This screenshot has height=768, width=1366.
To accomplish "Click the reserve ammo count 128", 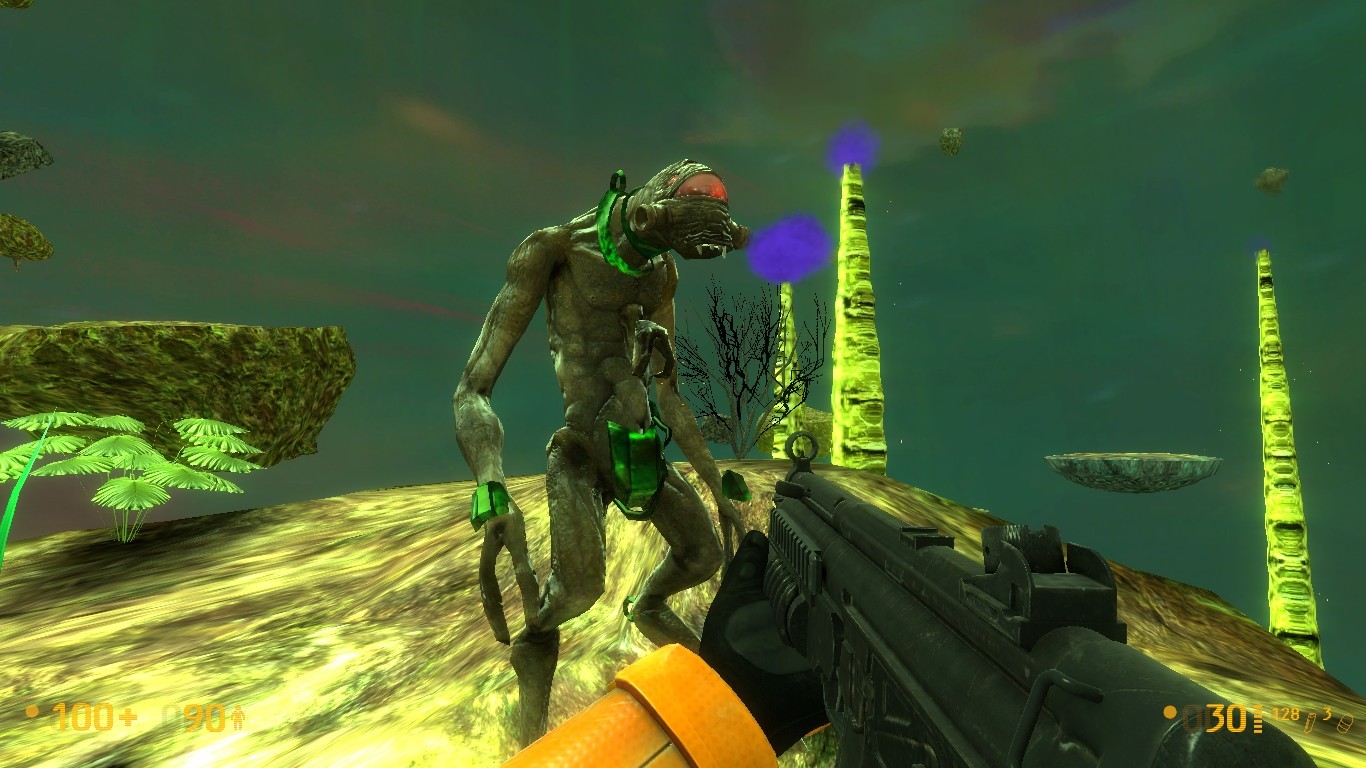I will coord(1286,714).
